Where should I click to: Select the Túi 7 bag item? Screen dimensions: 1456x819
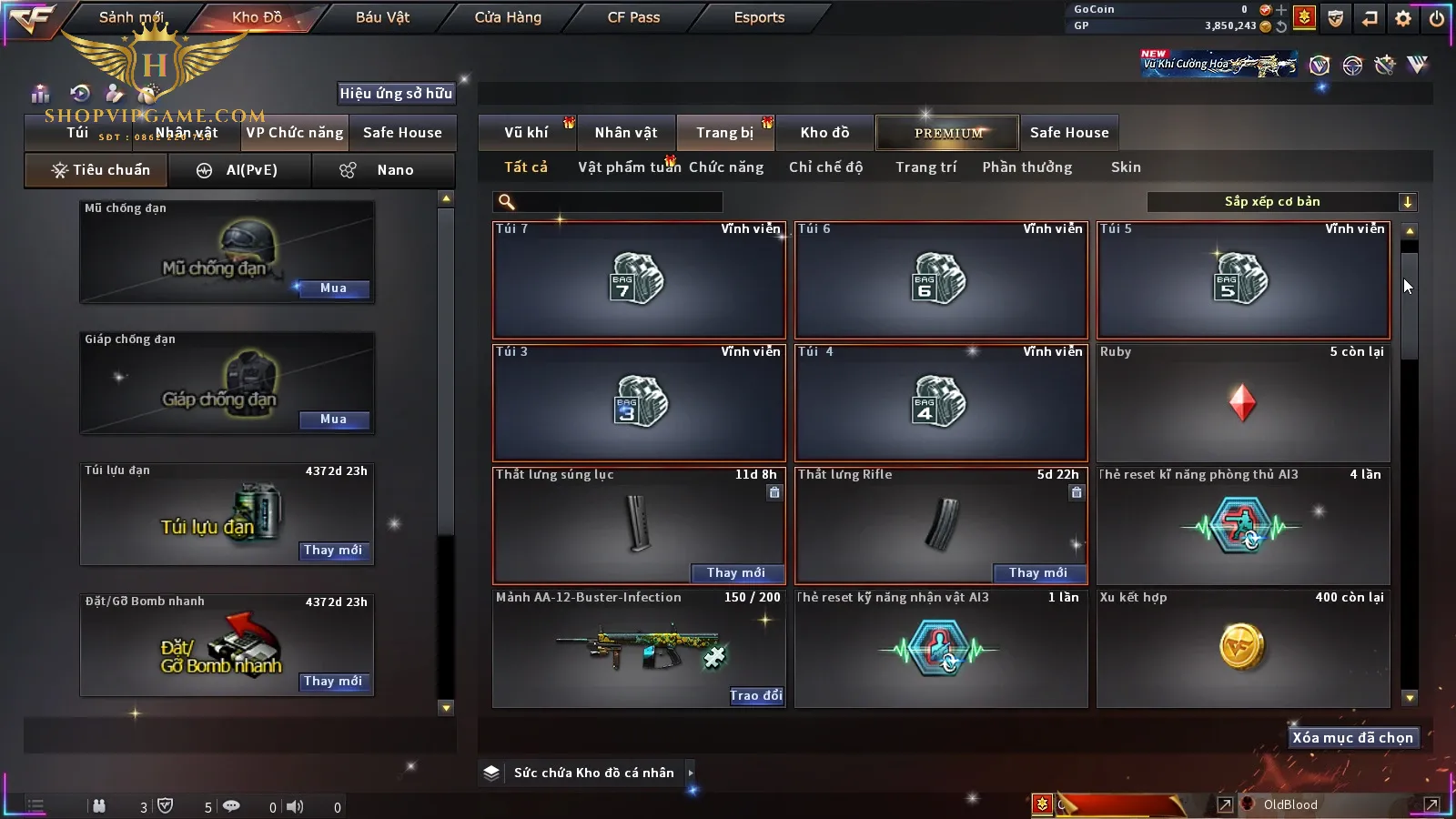point(639,279)
